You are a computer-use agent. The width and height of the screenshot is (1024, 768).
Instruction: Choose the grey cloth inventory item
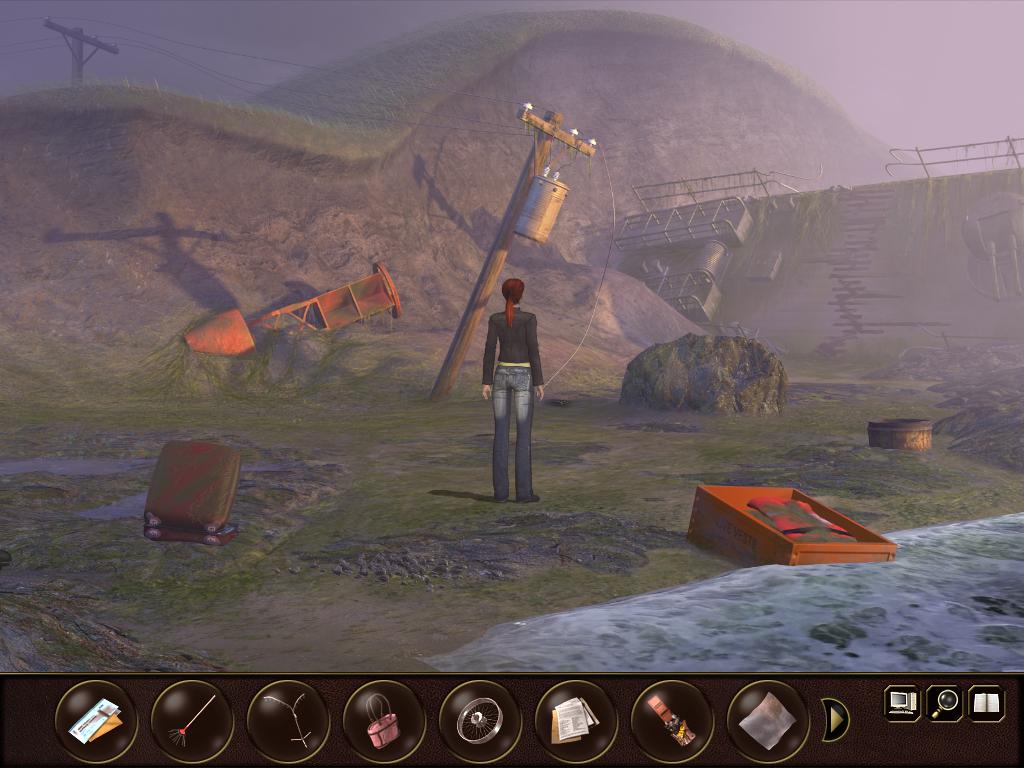(768, 721)
